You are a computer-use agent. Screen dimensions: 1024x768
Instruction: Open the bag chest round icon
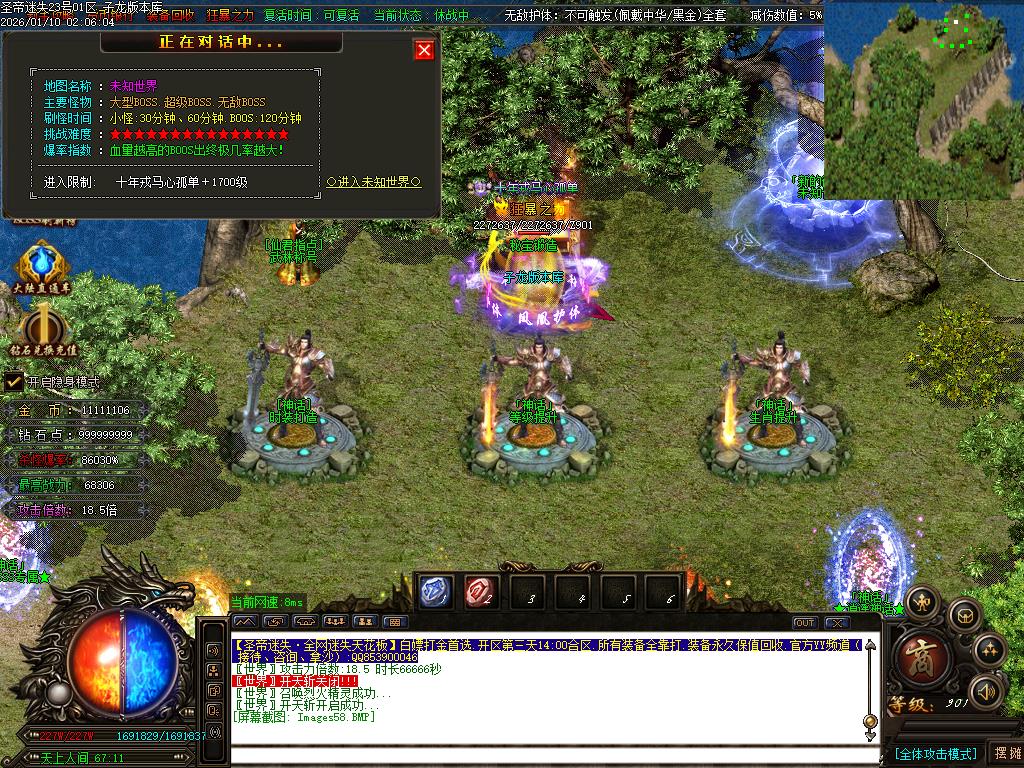click(964, 613)
